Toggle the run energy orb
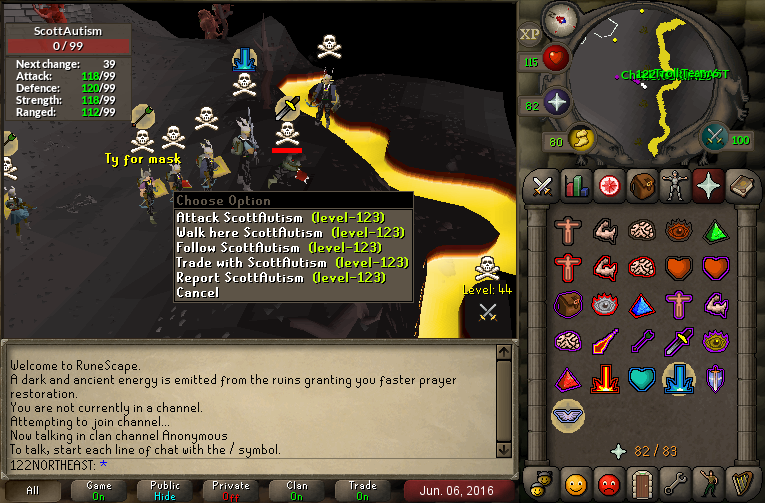 tap(581, 138)
